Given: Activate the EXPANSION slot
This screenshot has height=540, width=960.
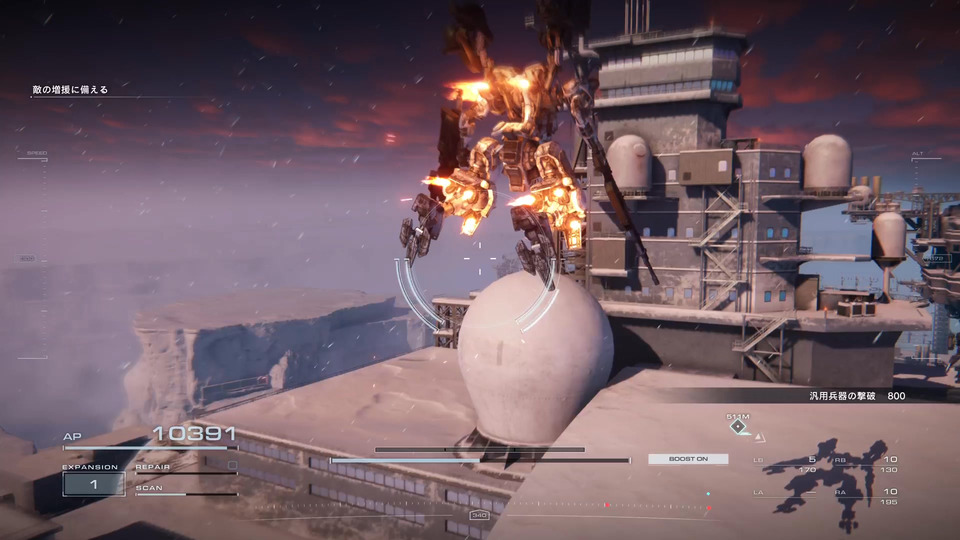Looking at the screenshot, I should tap(93, 484).
